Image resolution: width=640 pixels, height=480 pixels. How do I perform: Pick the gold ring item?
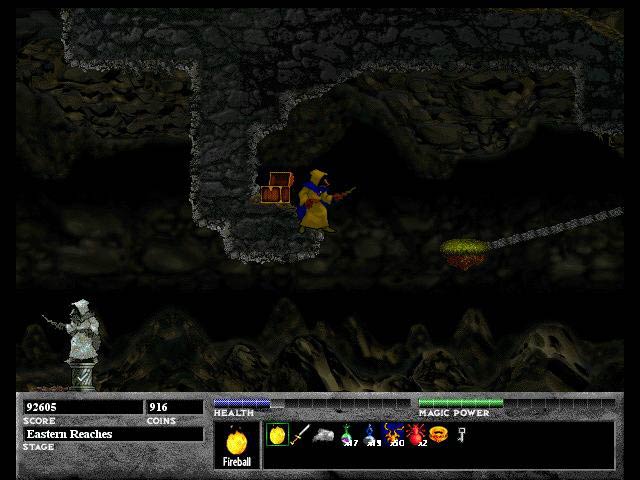tap(438, 435)
